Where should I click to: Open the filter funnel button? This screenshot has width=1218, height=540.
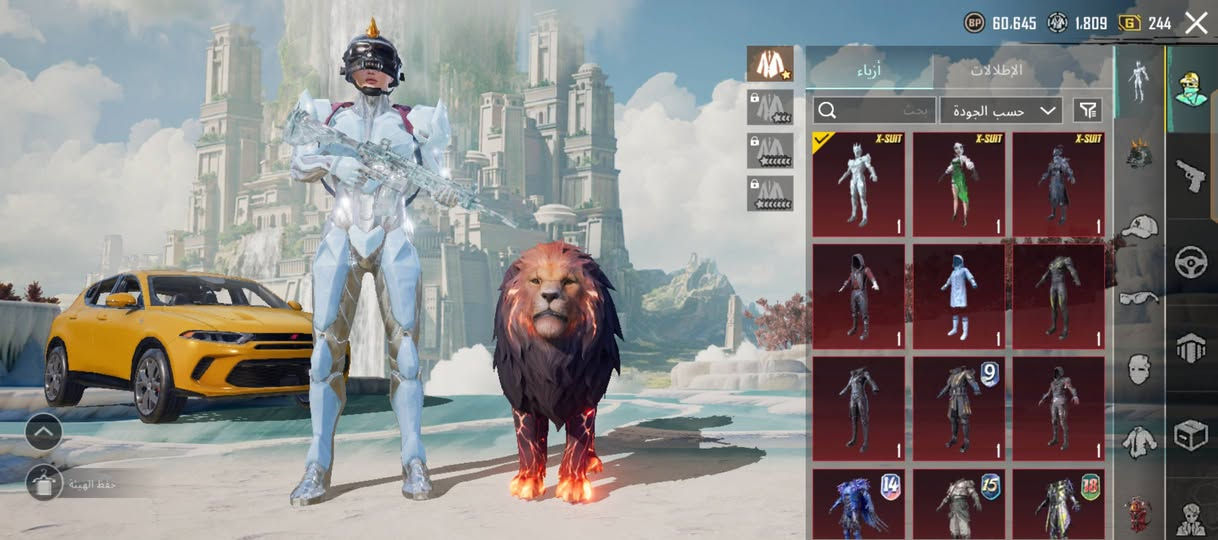[1087, 110]
